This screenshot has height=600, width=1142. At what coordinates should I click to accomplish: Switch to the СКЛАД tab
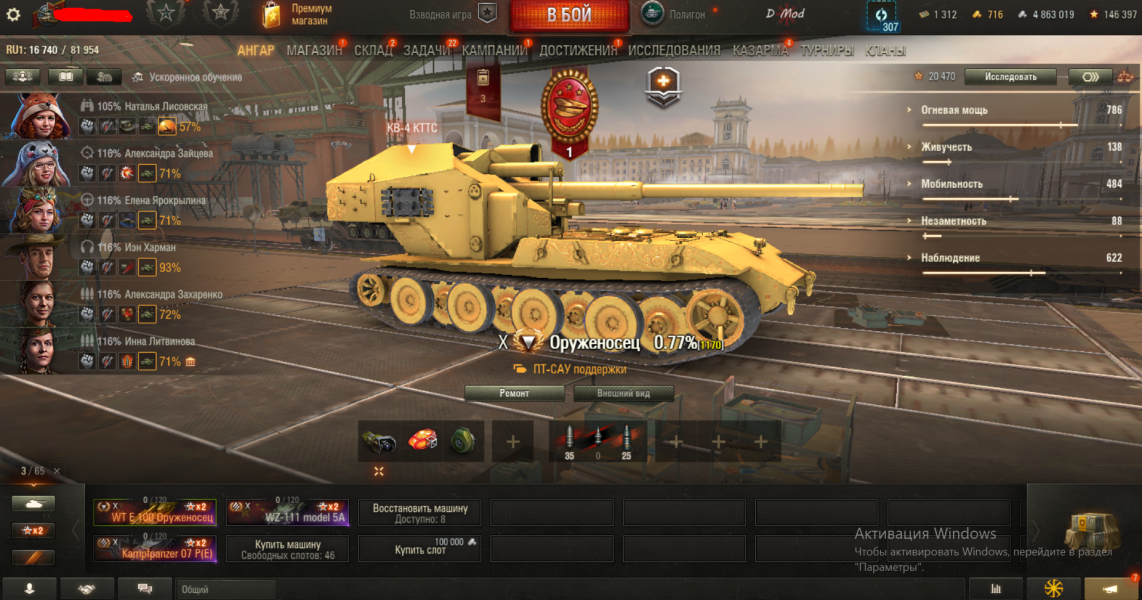pos(373,50)
